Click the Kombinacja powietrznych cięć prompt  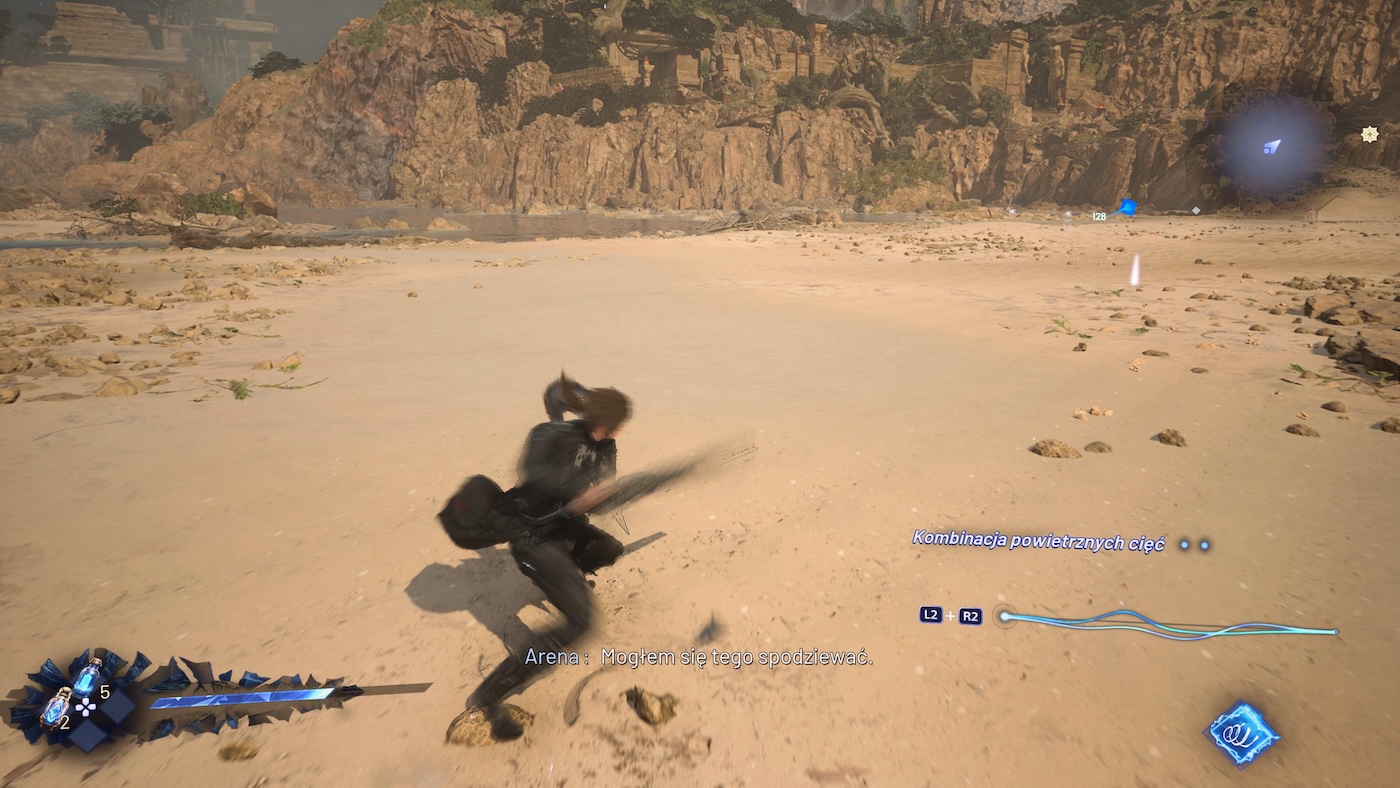[1038, 541]
